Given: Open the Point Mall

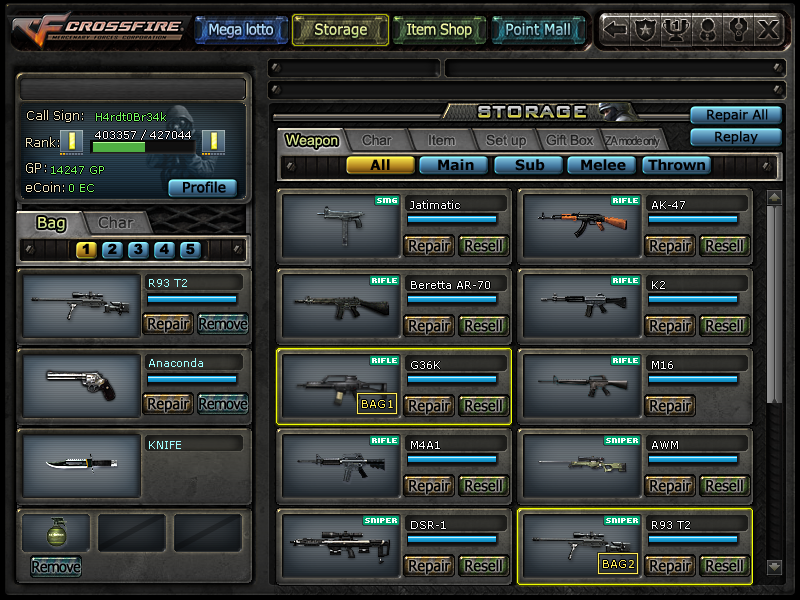Looking at the screenshot, I should pyautogui.click(x=537, y=30).
